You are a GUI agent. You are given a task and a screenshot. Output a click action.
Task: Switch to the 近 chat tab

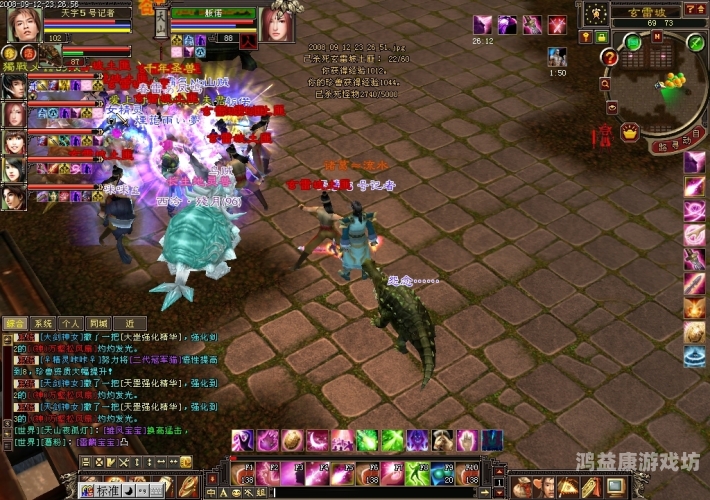point(130,324)
